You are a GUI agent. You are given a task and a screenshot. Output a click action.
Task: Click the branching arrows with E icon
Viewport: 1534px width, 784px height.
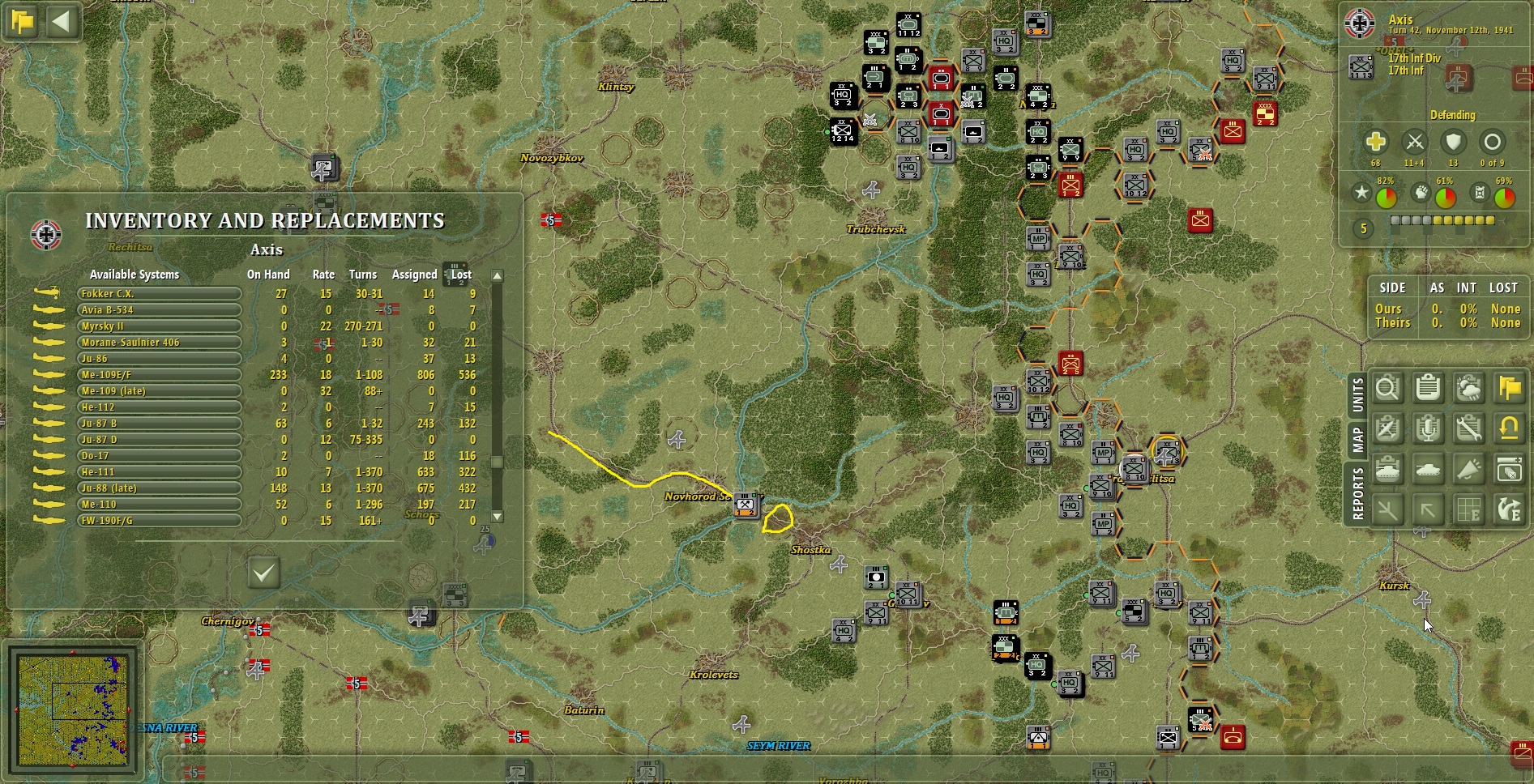(x=1507, y=509)
